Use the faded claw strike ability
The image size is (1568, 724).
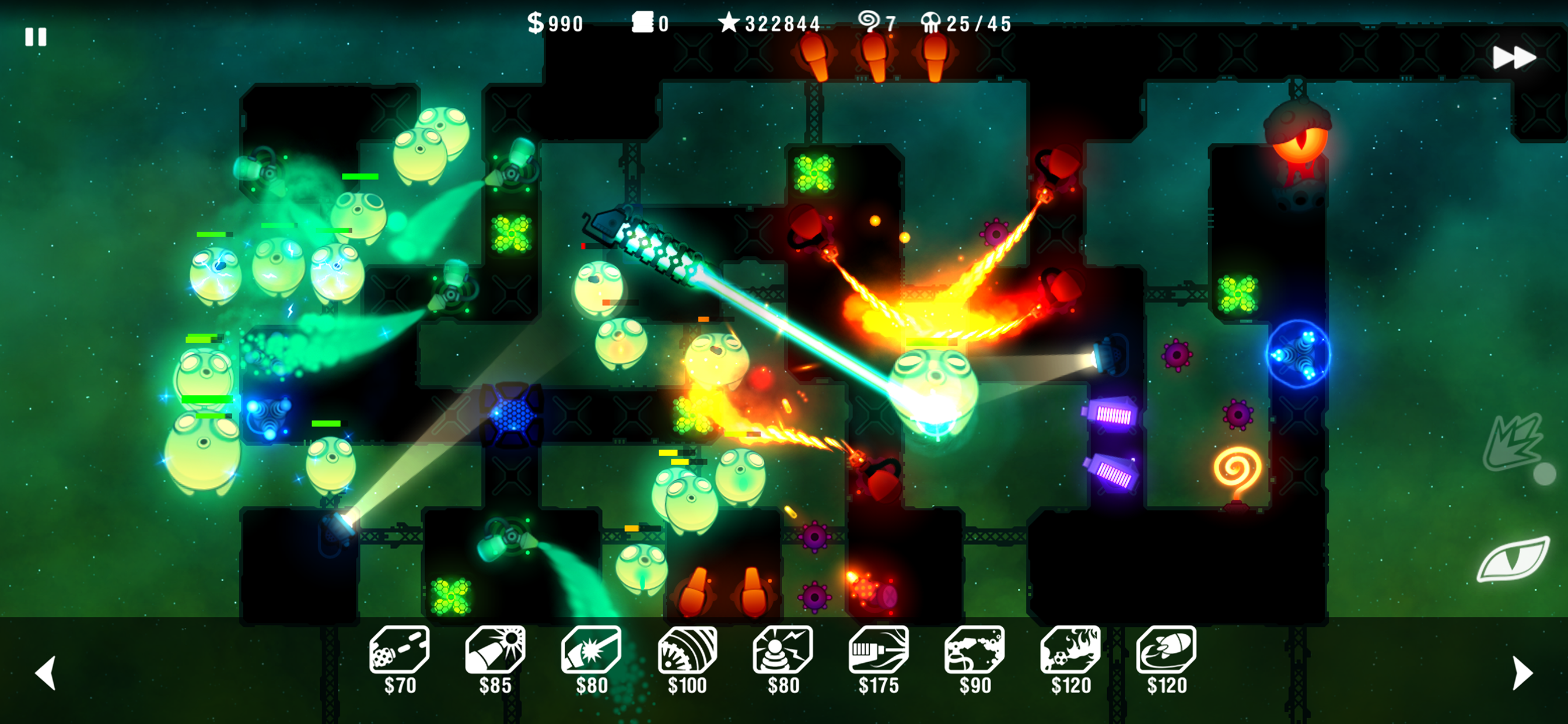1514,442
